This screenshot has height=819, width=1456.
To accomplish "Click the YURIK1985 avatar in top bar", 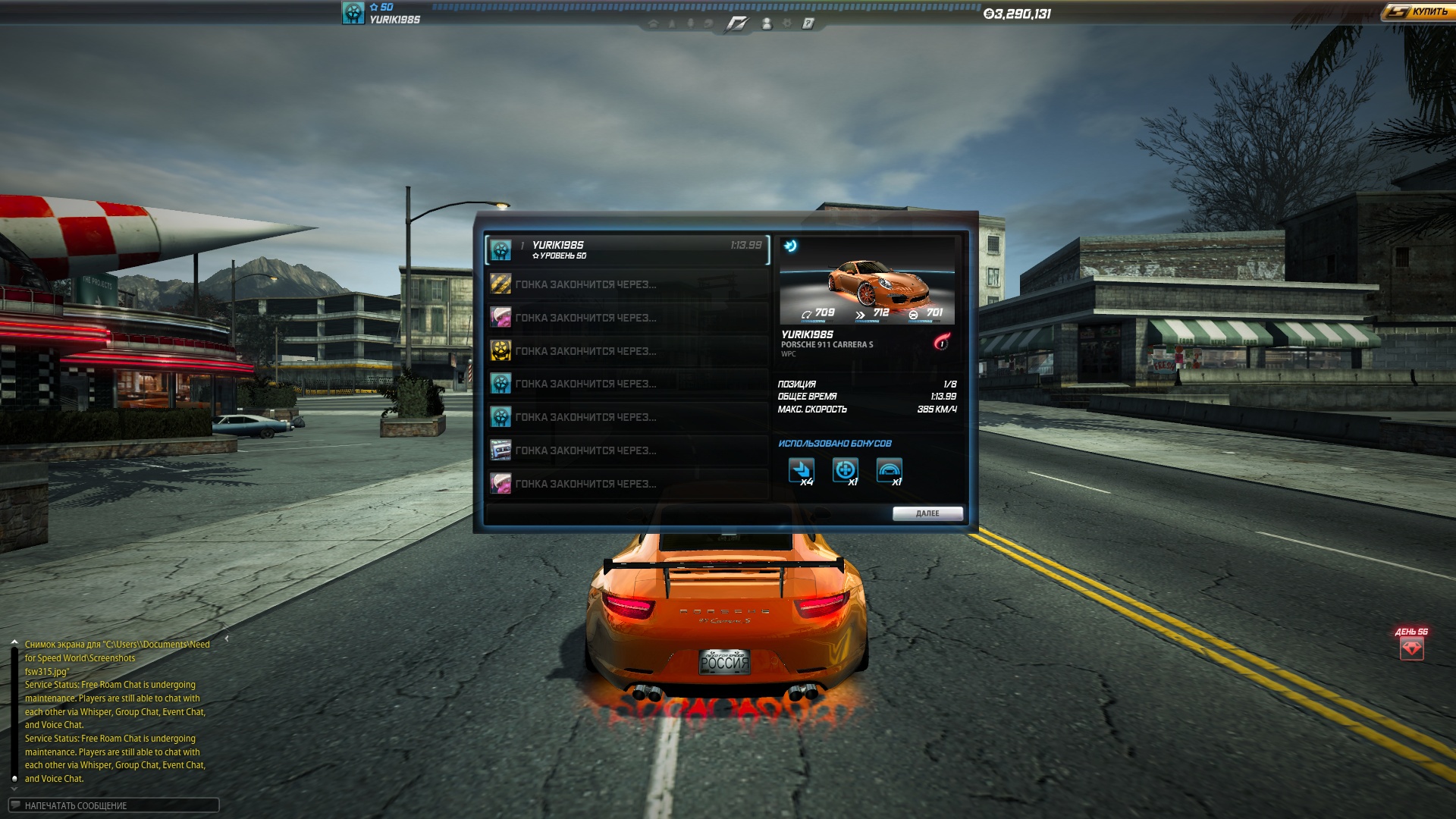I will [x=353, y=13].
